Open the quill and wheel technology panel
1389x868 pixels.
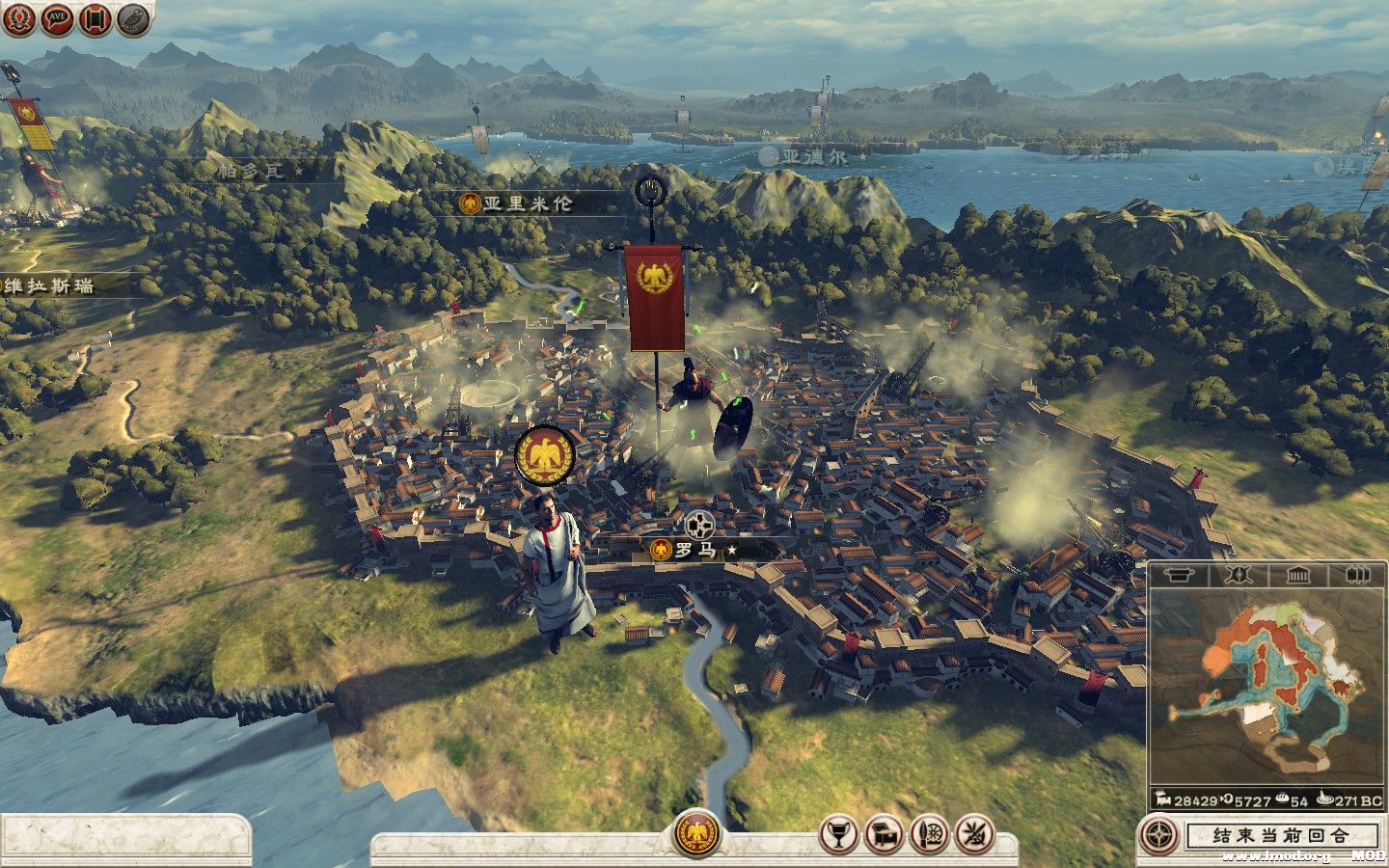927,834
